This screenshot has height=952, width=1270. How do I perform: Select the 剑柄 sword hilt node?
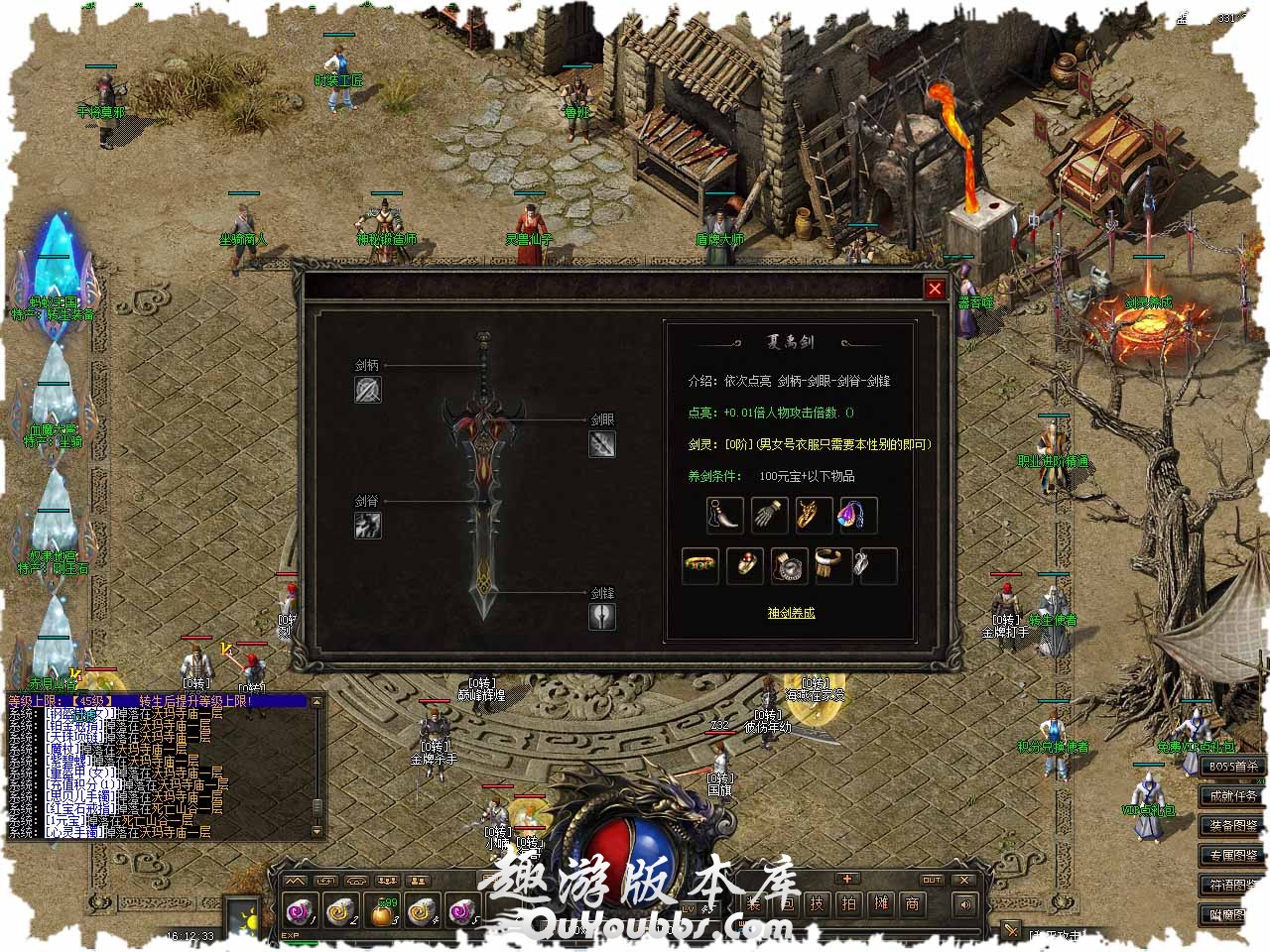pyautogui.click(x=368, y=390)
